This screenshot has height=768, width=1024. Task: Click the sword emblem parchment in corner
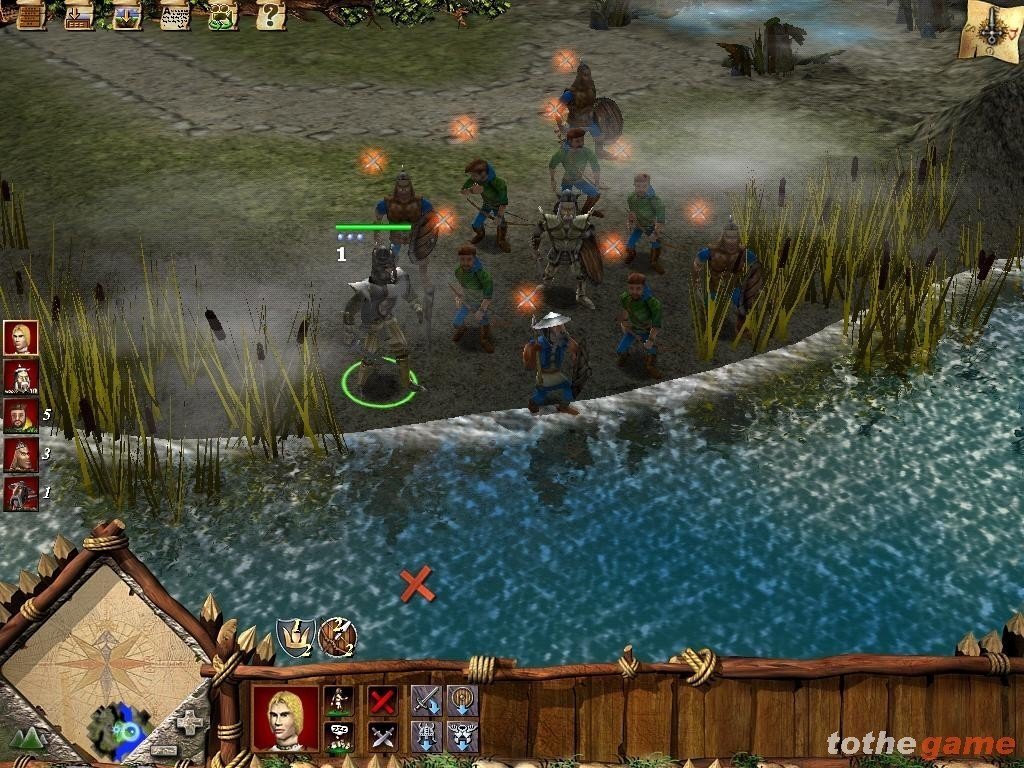point(989,32)
